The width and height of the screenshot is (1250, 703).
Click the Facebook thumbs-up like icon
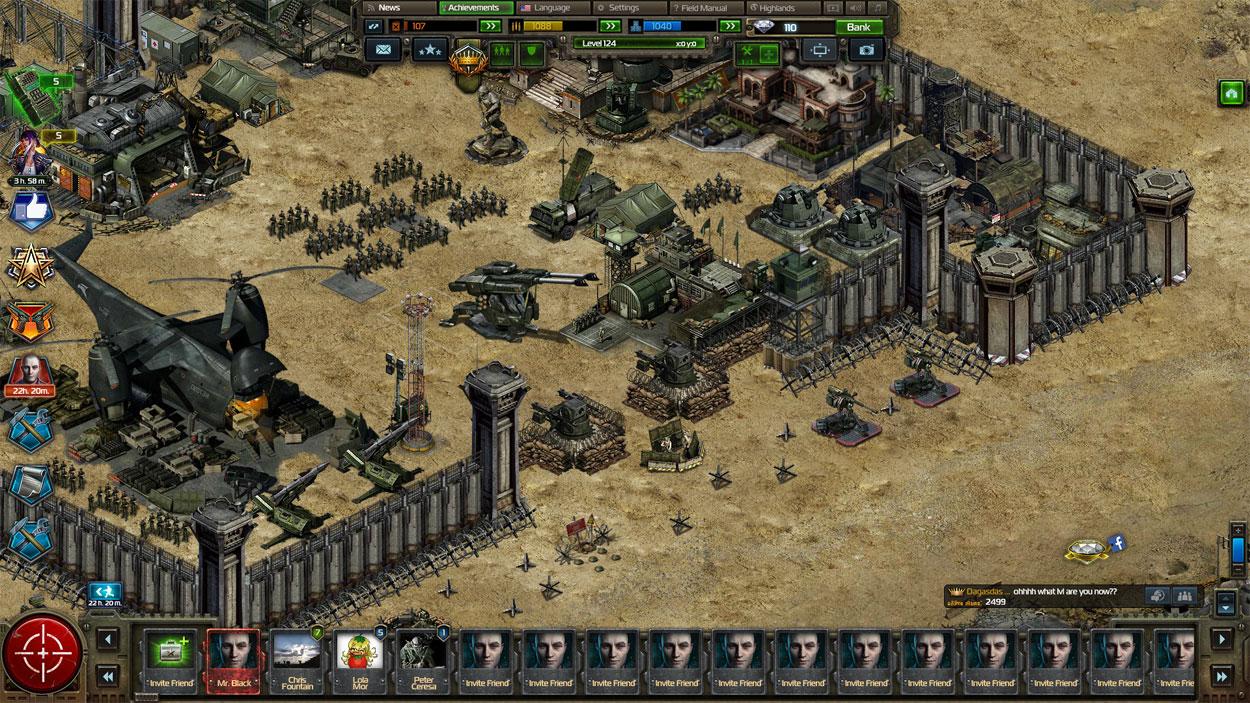29,211
